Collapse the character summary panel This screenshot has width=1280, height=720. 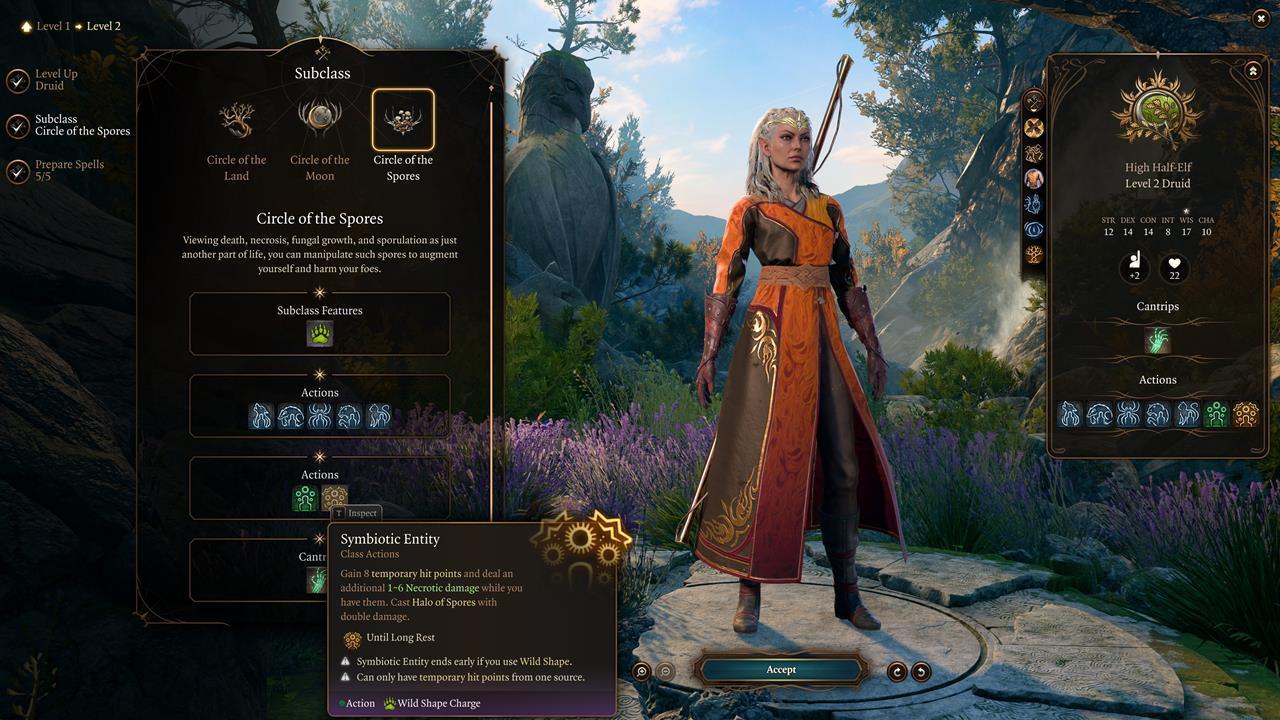click(1252, 70)
